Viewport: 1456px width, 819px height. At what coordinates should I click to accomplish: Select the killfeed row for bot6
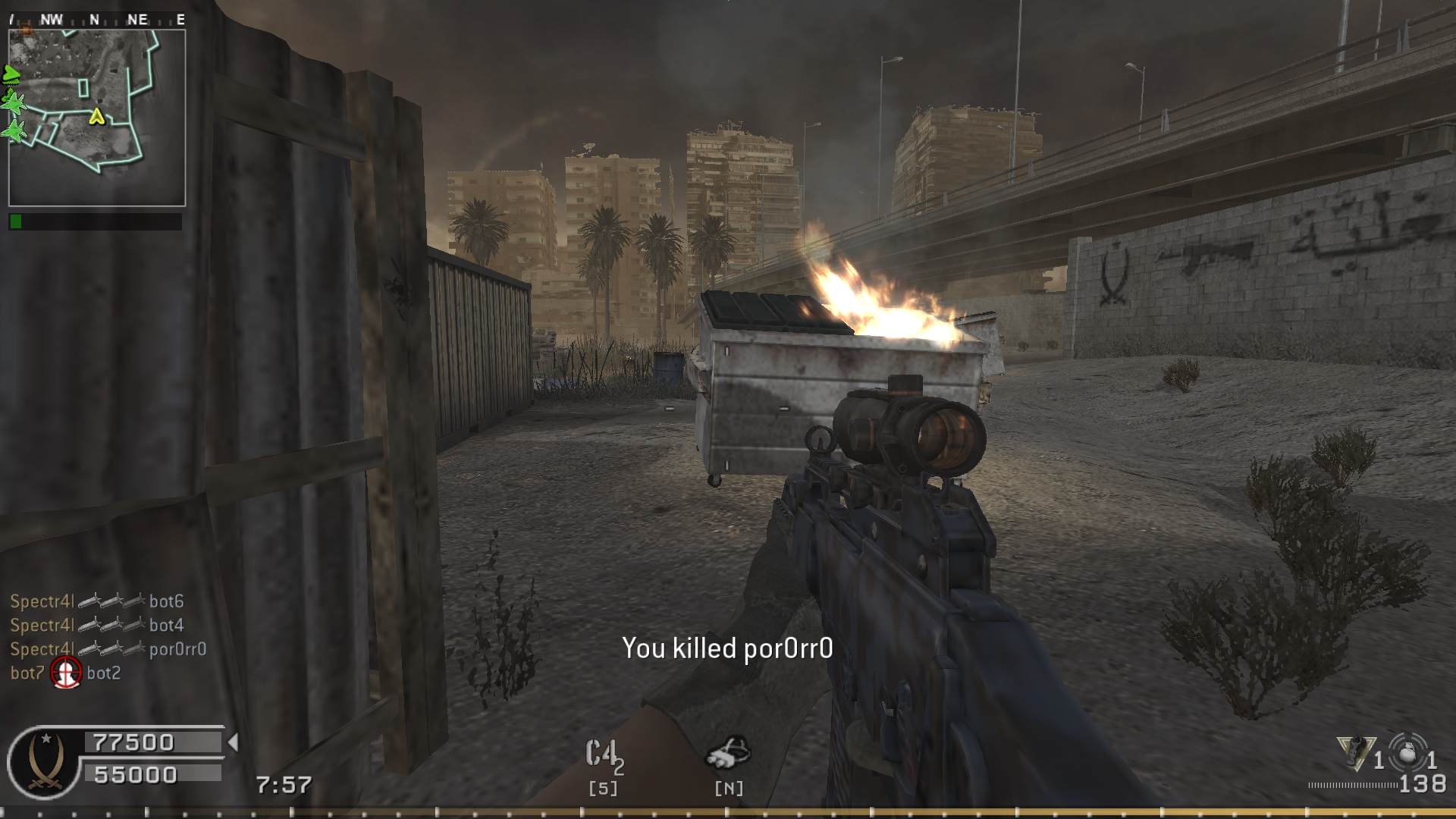[x=97, y=601]
